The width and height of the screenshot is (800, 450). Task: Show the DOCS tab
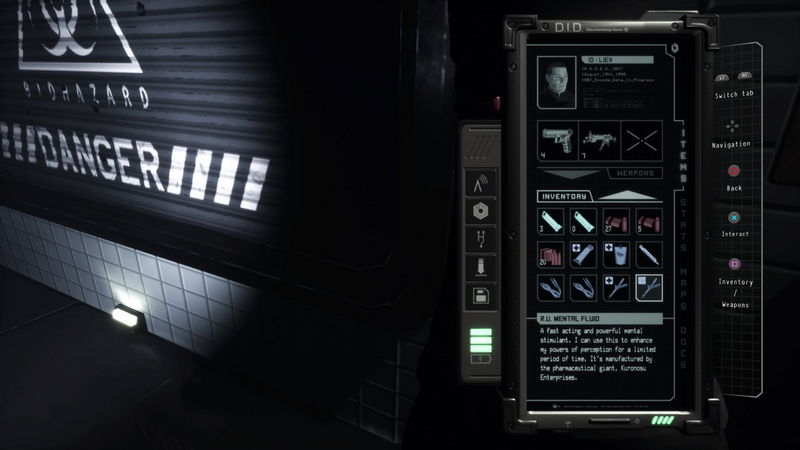(684, 338)
